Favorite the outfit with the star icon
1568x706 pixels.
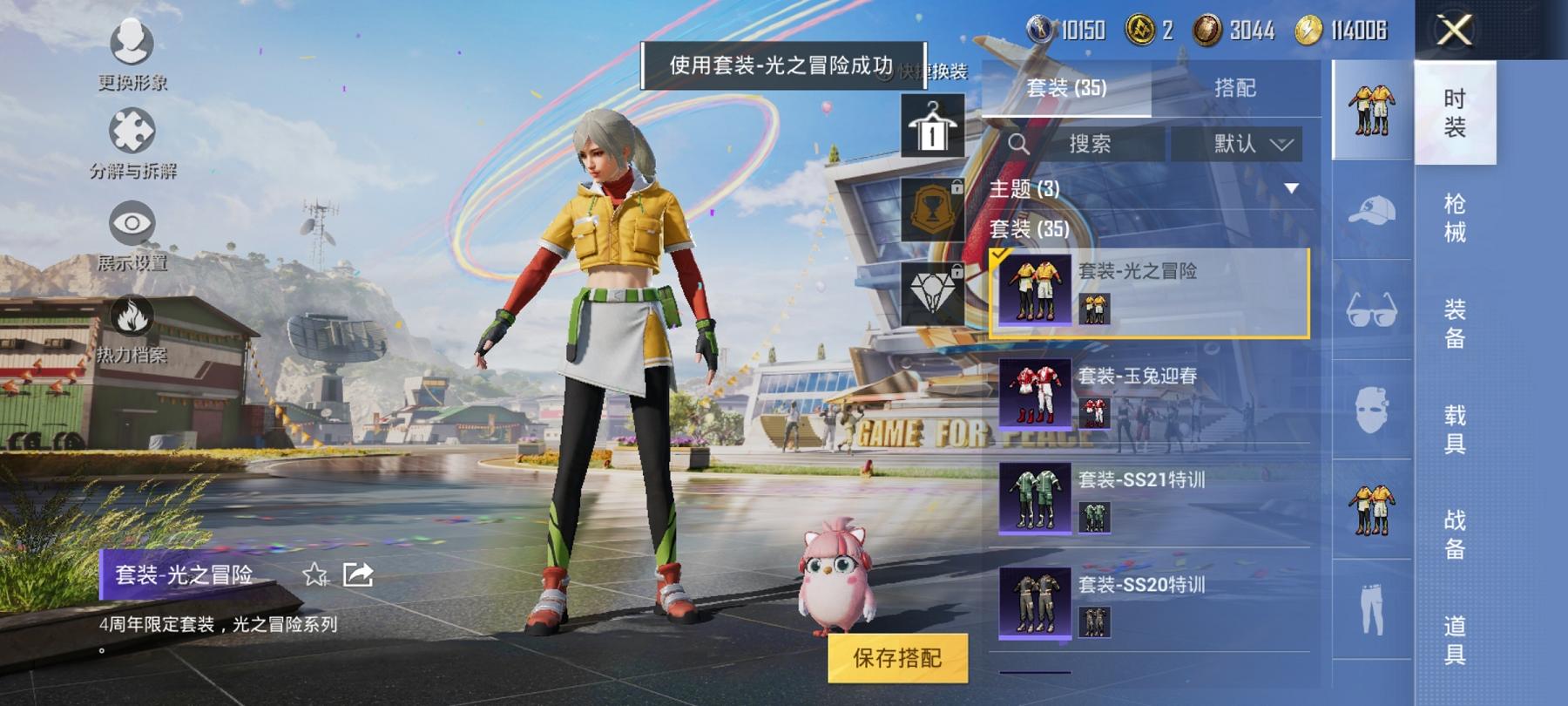coord(314,574)
